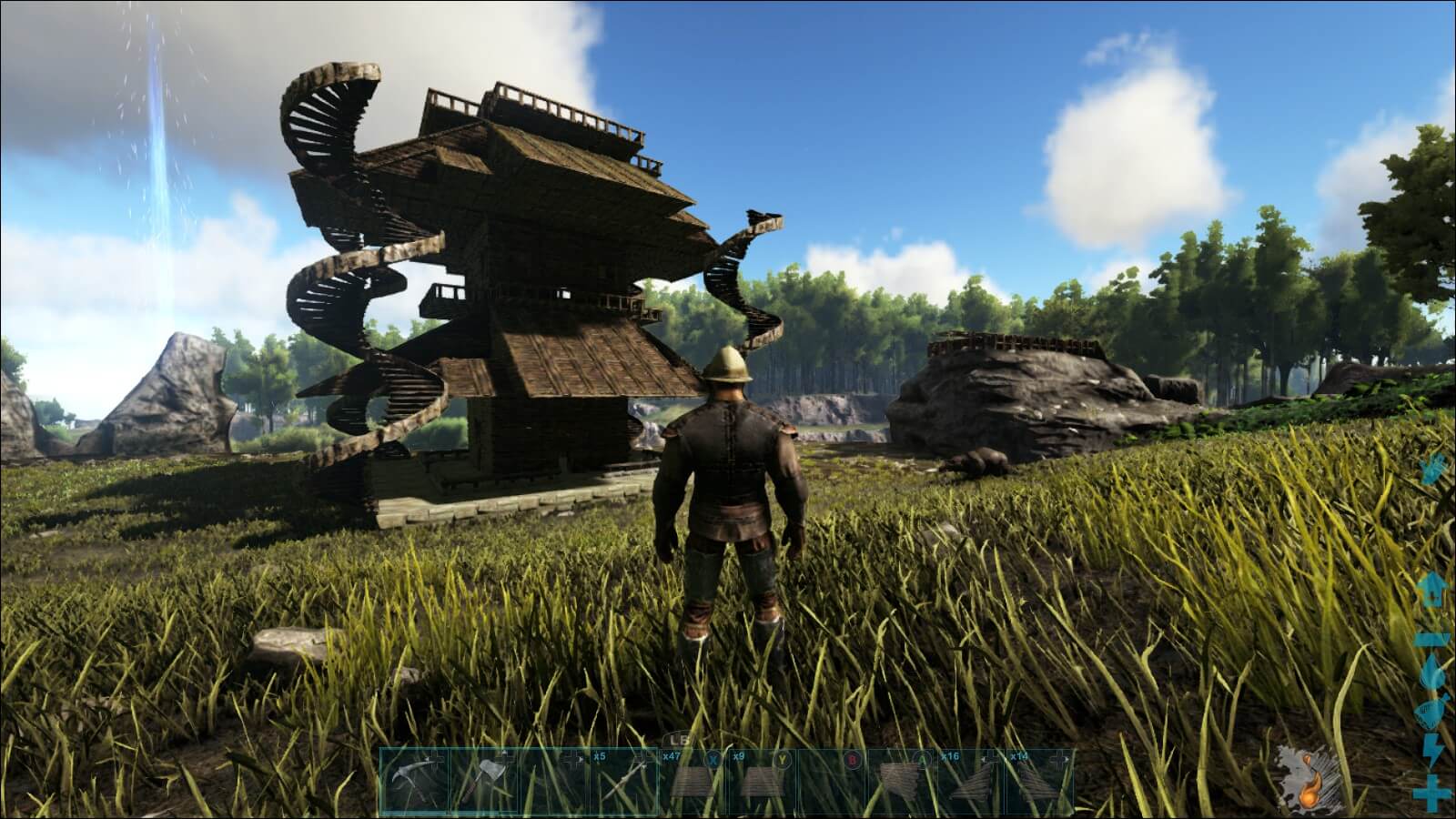Choose the spear slot with x5
1456x819 pixels.
tap(623, 780)
